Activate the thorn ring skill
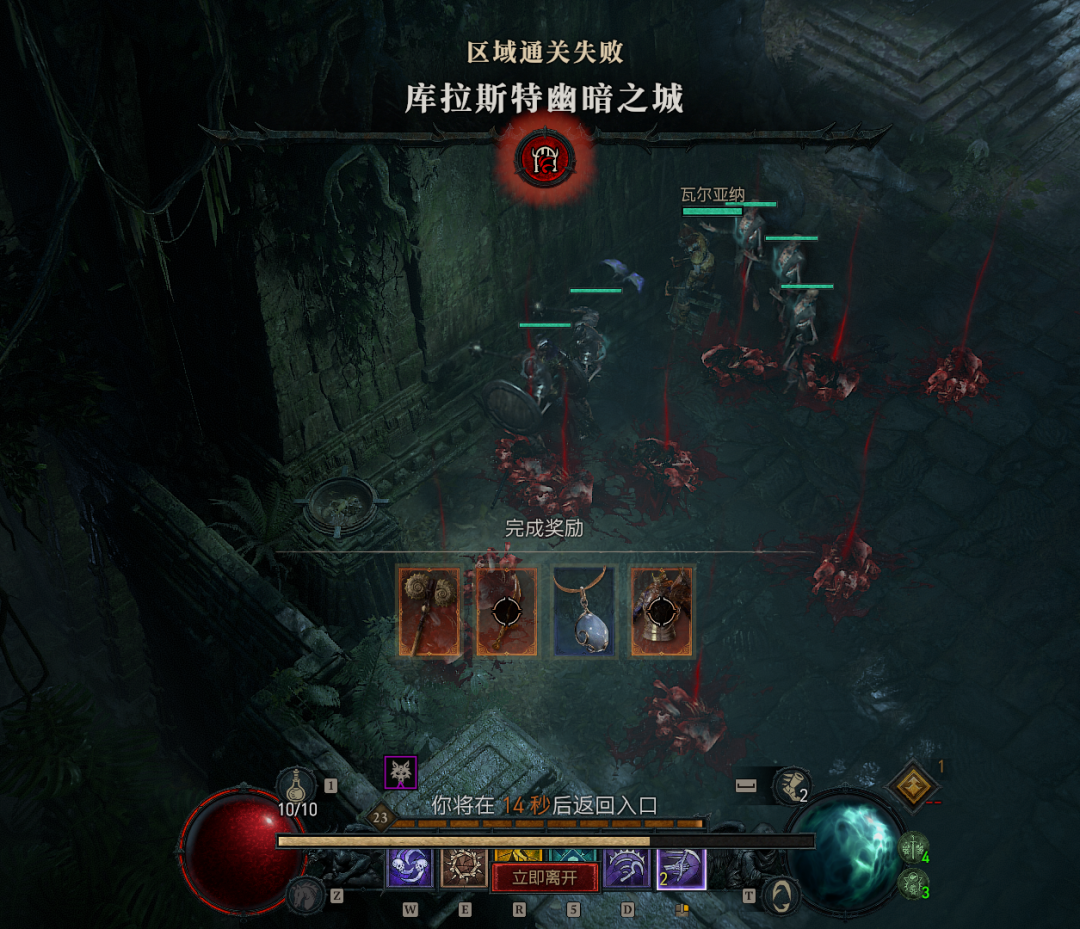The height and width of the screenshot is (929, 1080). [464, 866]
